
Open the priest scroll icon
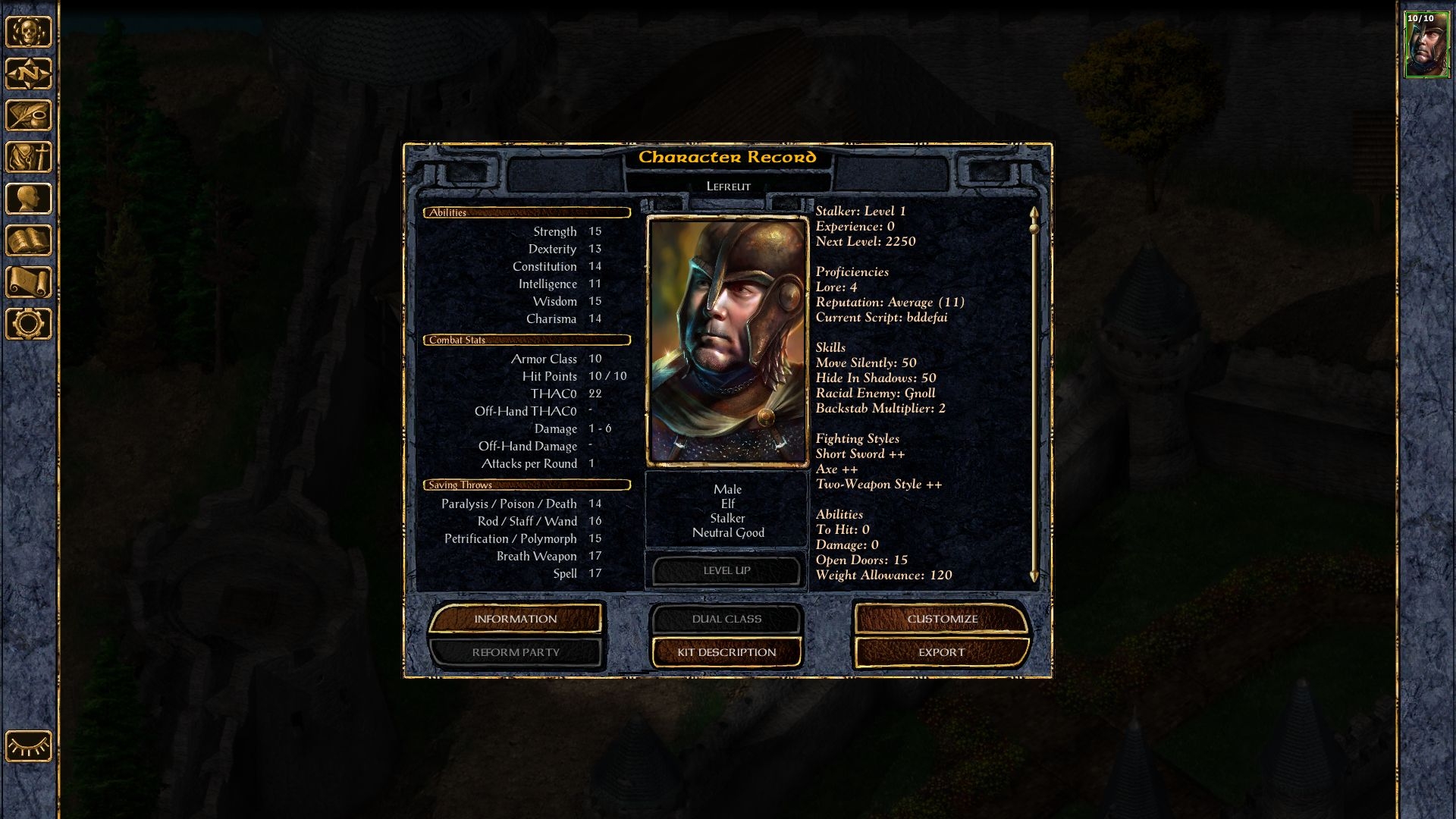pos(29,282)
